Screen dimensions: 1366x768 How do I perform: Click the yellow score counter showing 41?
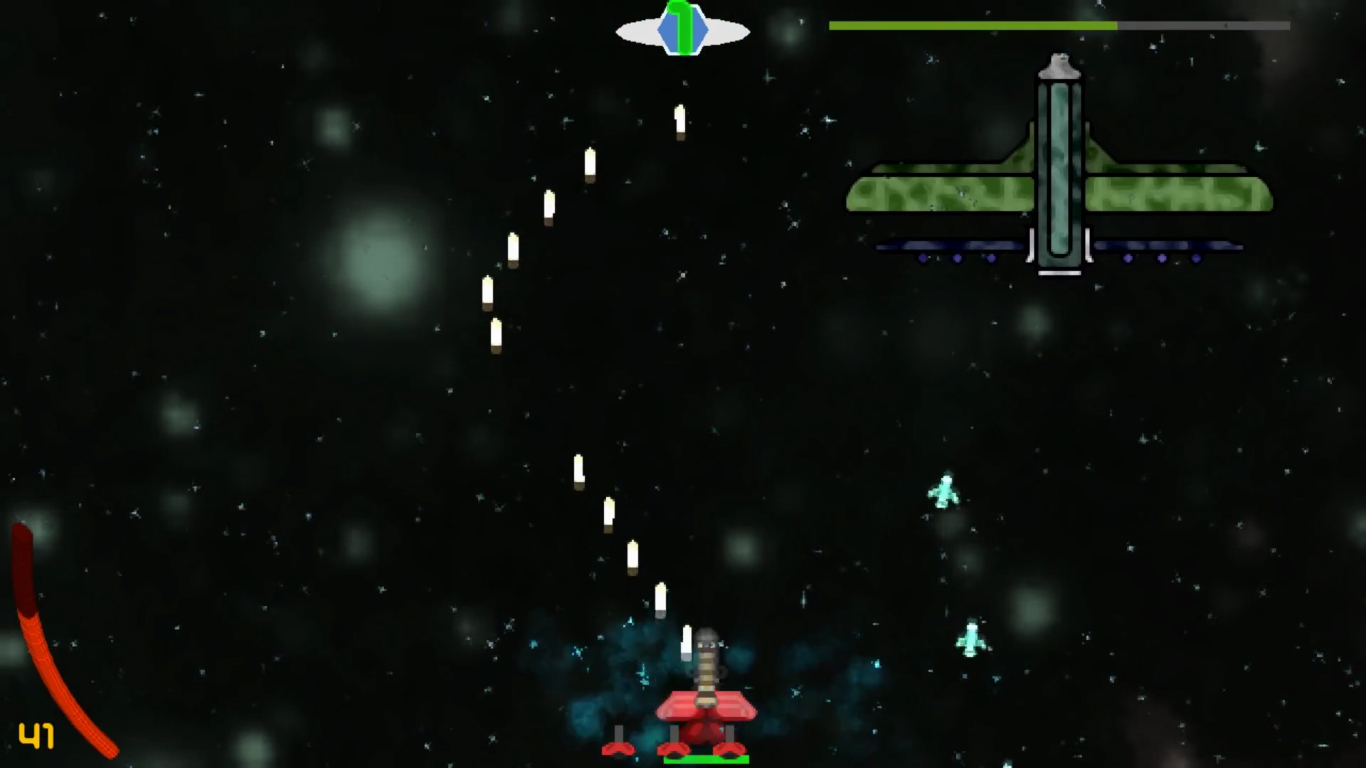[37, 738]
